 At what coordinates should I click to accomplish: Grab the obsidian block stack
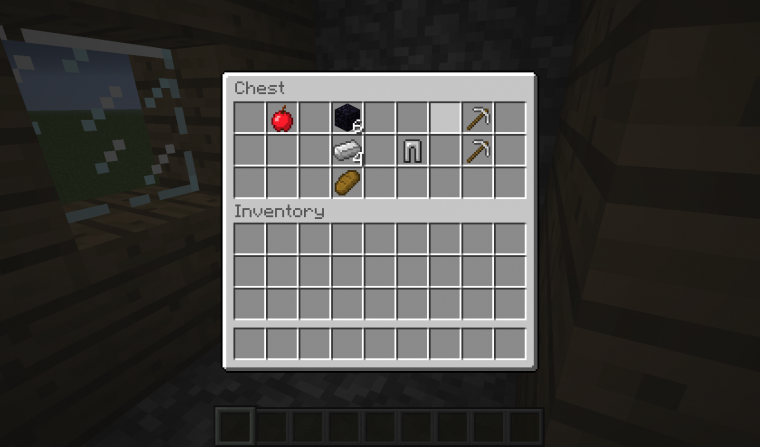tap(346, 119)
